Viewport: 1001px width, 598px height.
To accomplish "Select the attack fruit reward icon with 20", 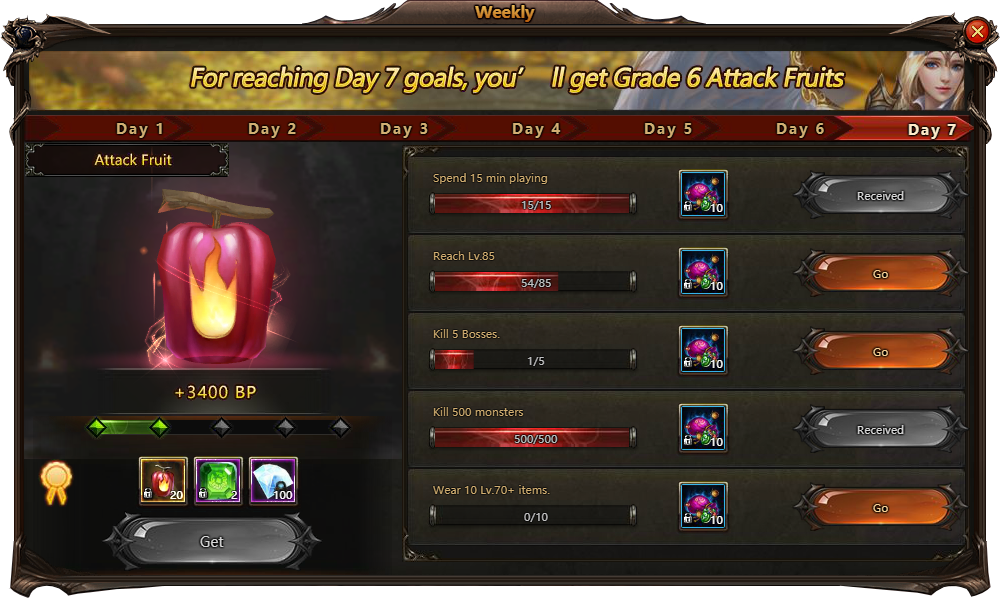I will (x=164, y=481).
